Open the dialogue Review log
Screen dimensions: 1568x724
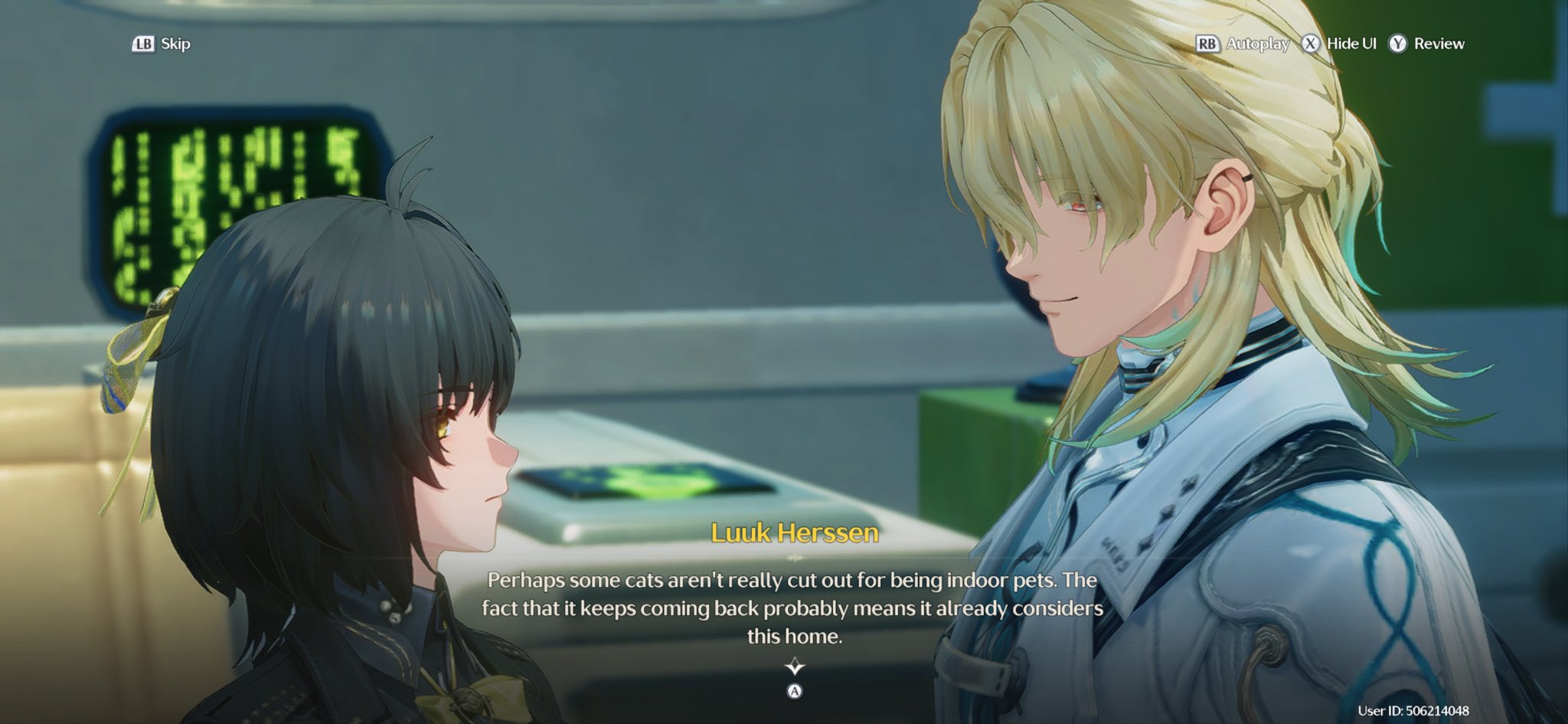click(1427, 44)
